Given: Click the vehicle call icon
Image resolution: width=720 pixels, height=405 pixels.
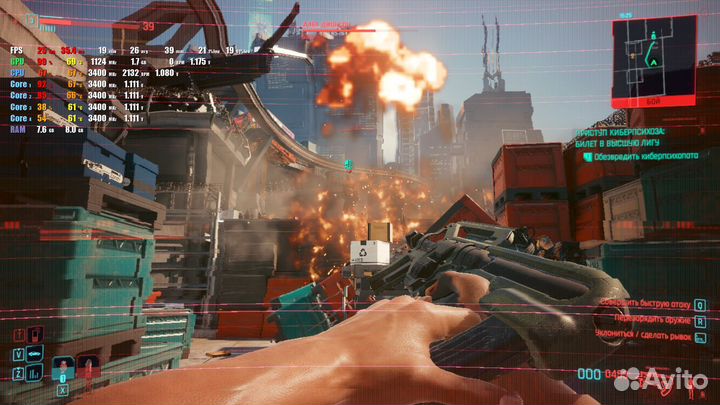Looking at the screenshot, I should [x=36, y=353].
